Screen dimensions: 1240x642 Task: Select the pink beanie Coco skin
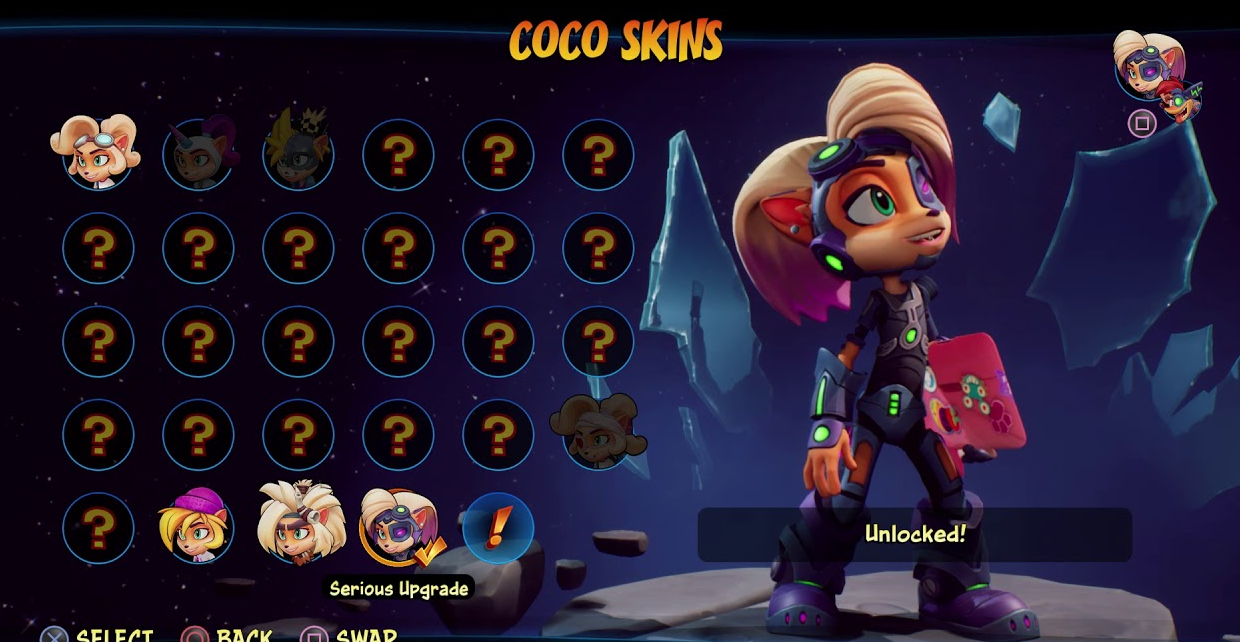[x=196, y=526]
